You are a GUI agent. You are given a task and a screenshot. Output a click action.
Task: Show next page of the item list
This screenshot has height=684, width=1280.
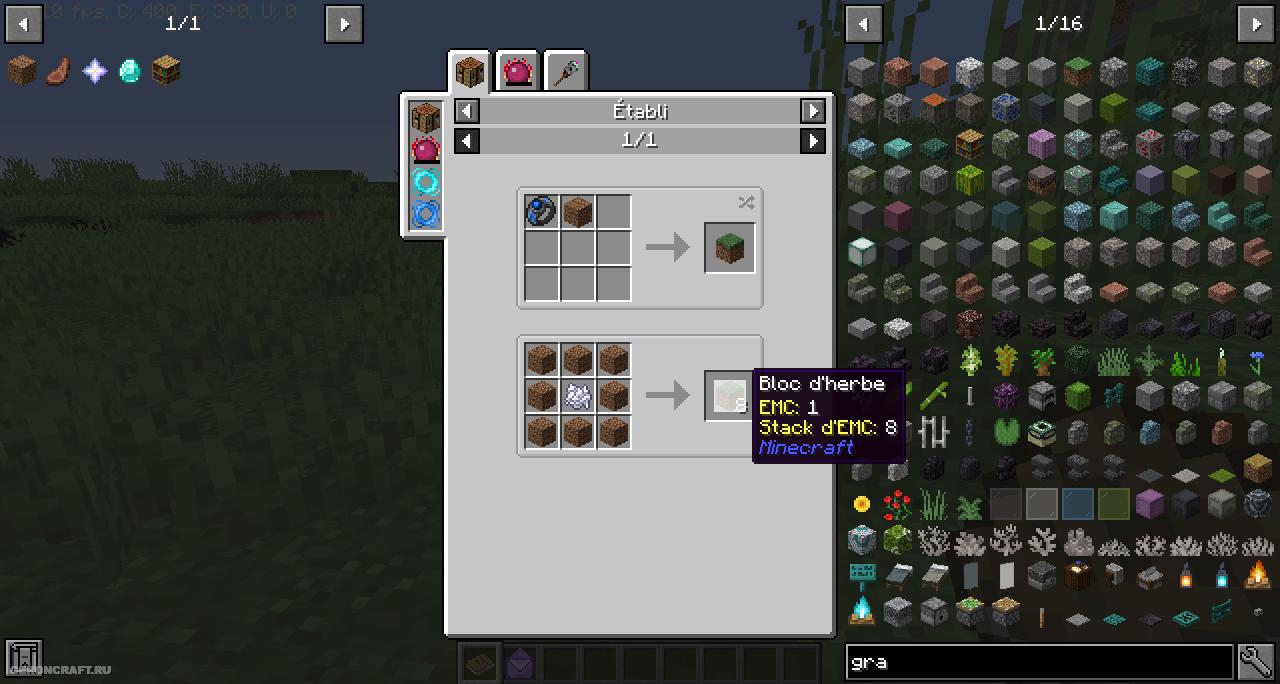click(x=1256, y=23)
